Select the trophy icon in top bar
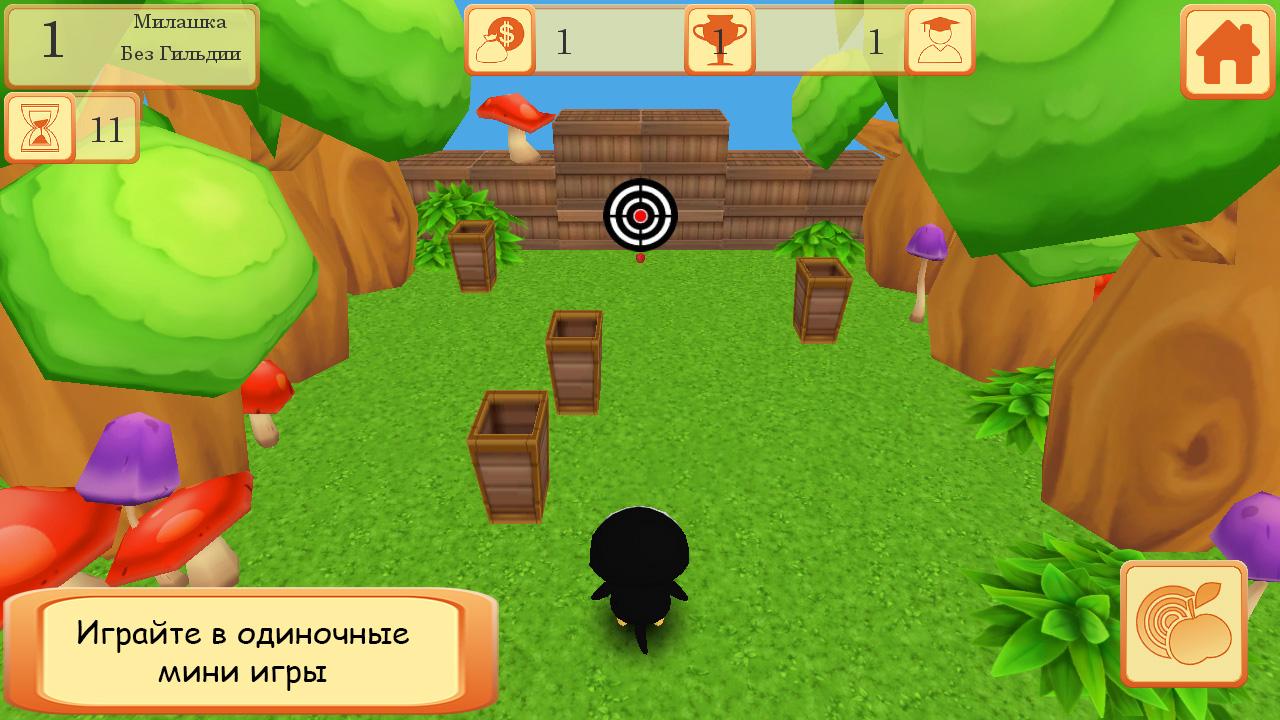The image size is (1280, 720). point(720,41)
